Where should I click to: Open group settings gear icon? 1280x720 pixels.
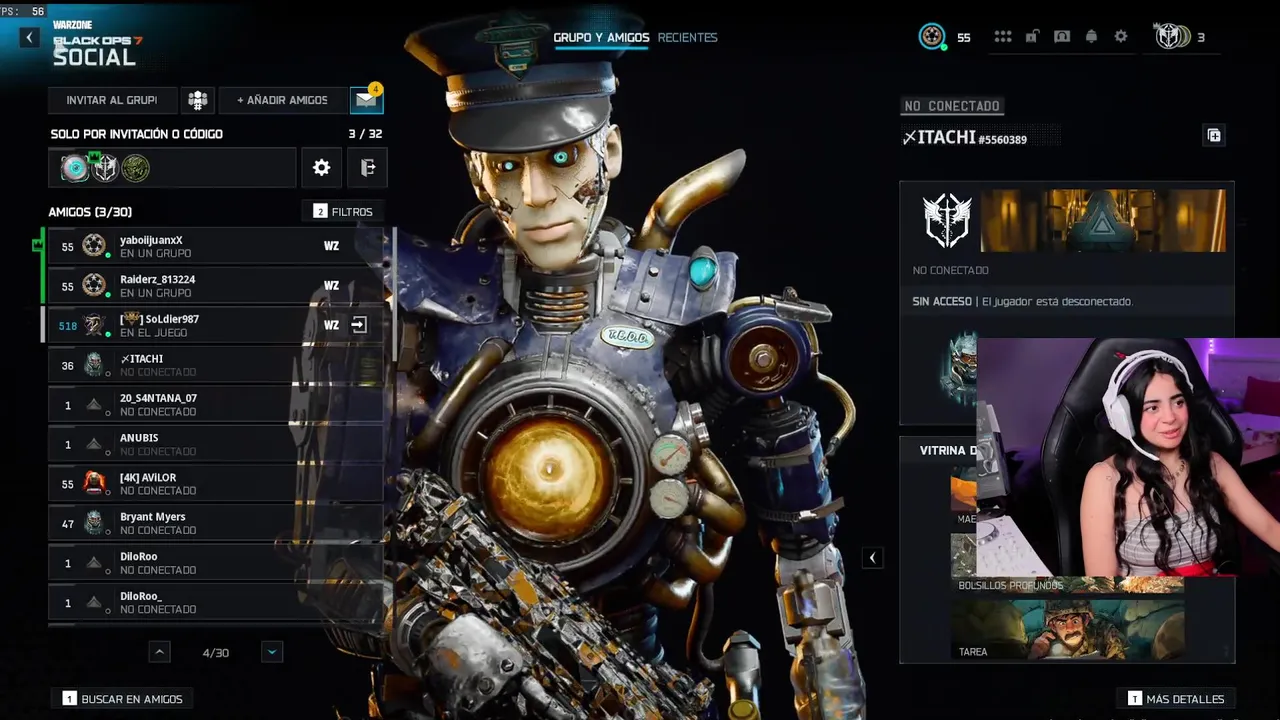[x=321, y=168]
